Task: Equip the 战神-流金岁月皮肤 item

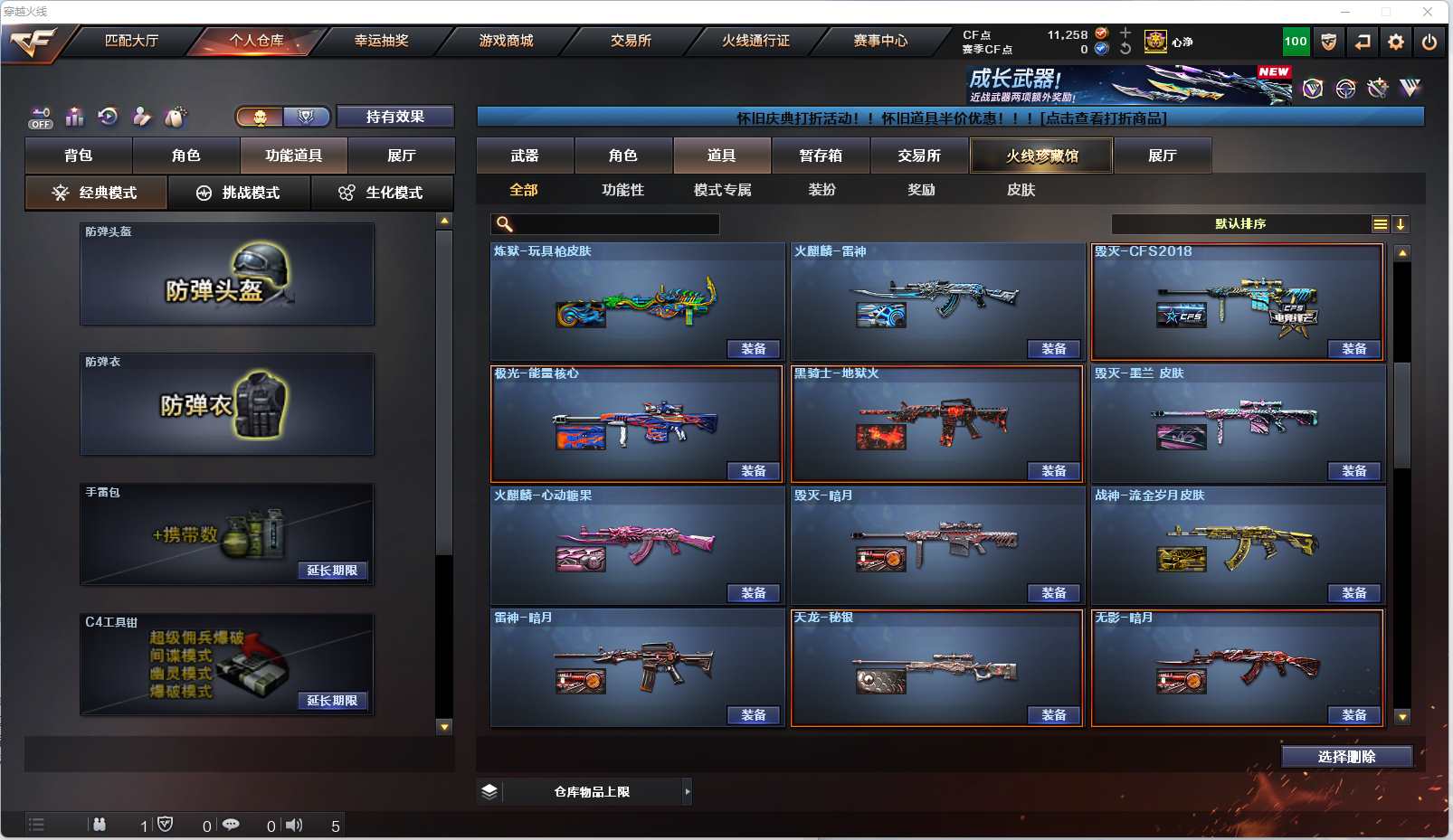Action: pyautogui.click(x=1353, y=593)
